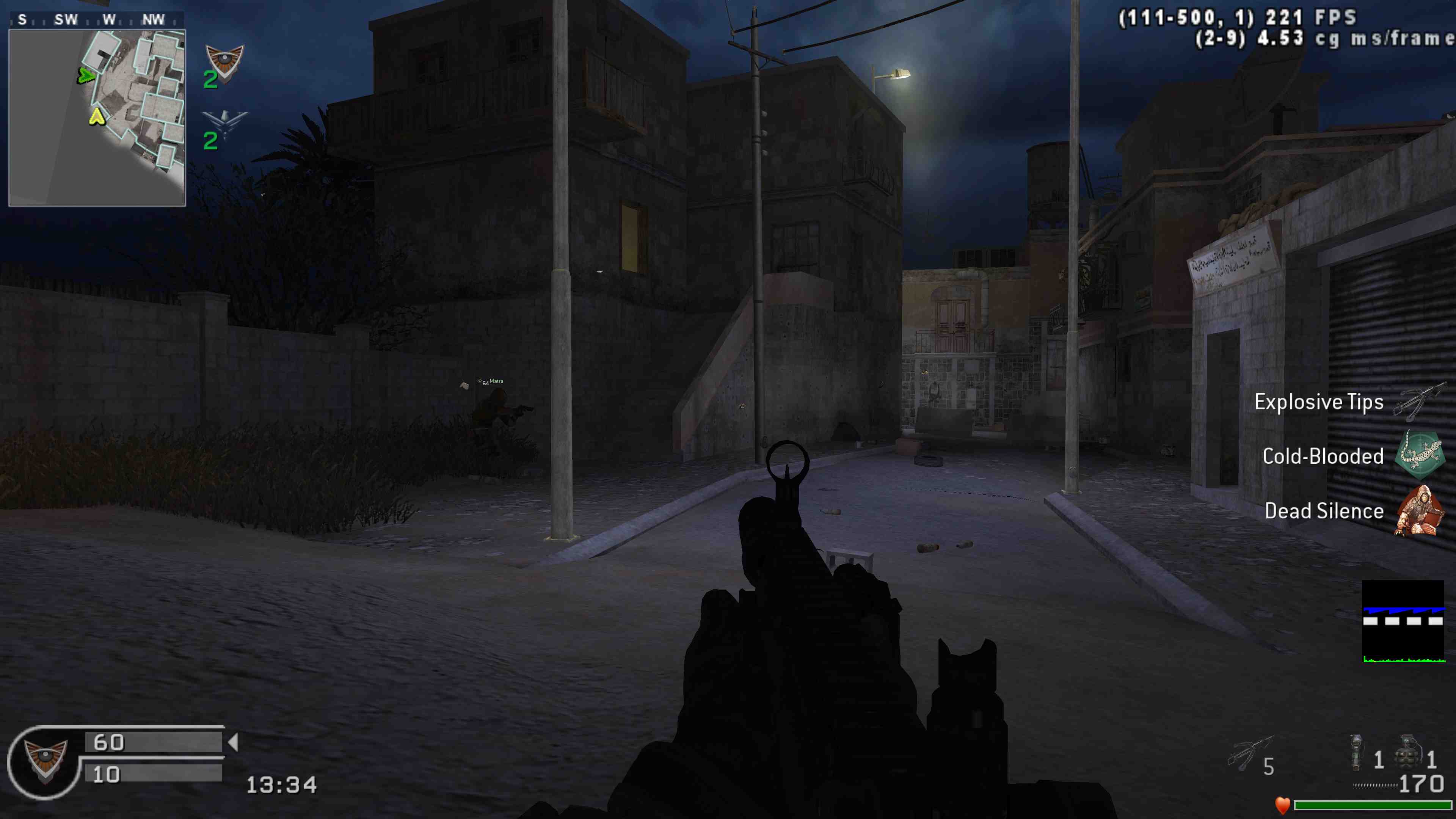Select the green teammate arrow on the minimap

click(85, 75)
